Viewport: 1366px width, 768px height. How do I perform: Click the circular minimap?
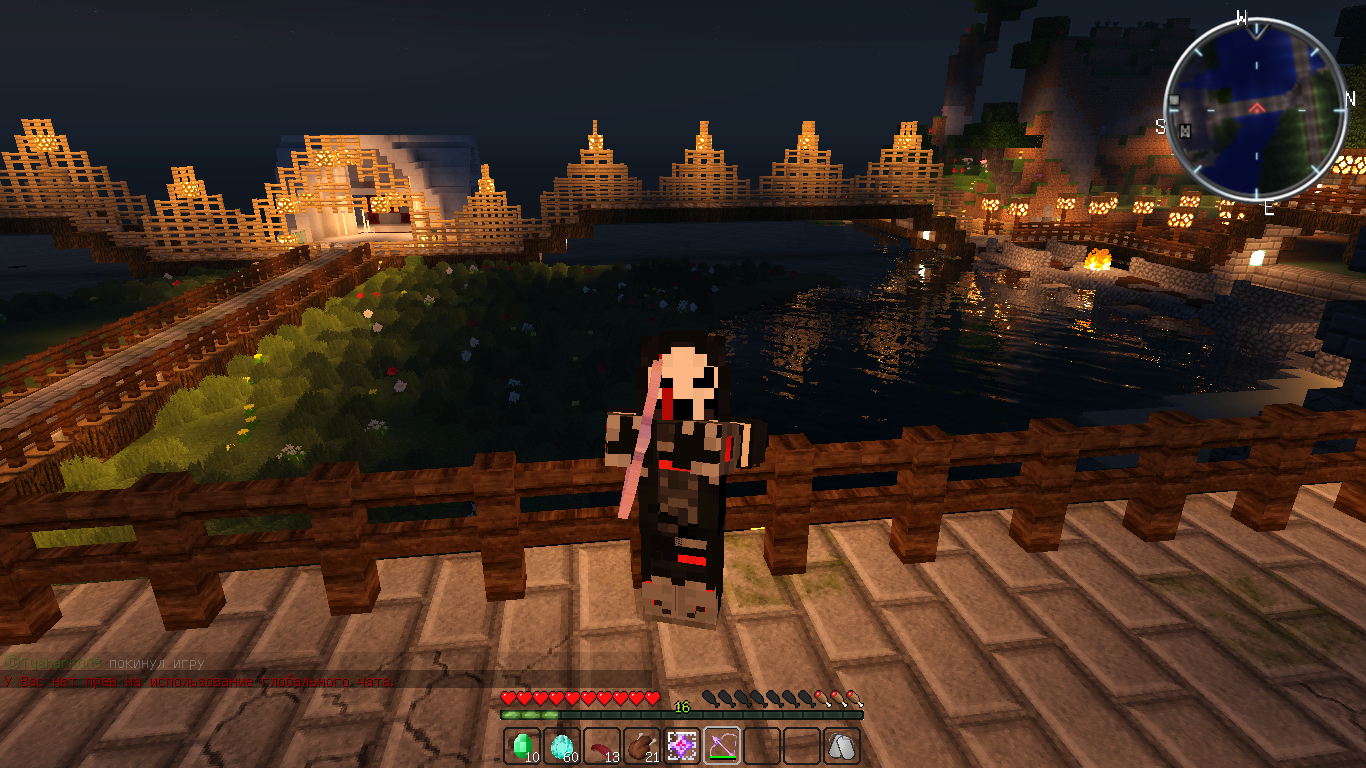(x=1256, y=108)
